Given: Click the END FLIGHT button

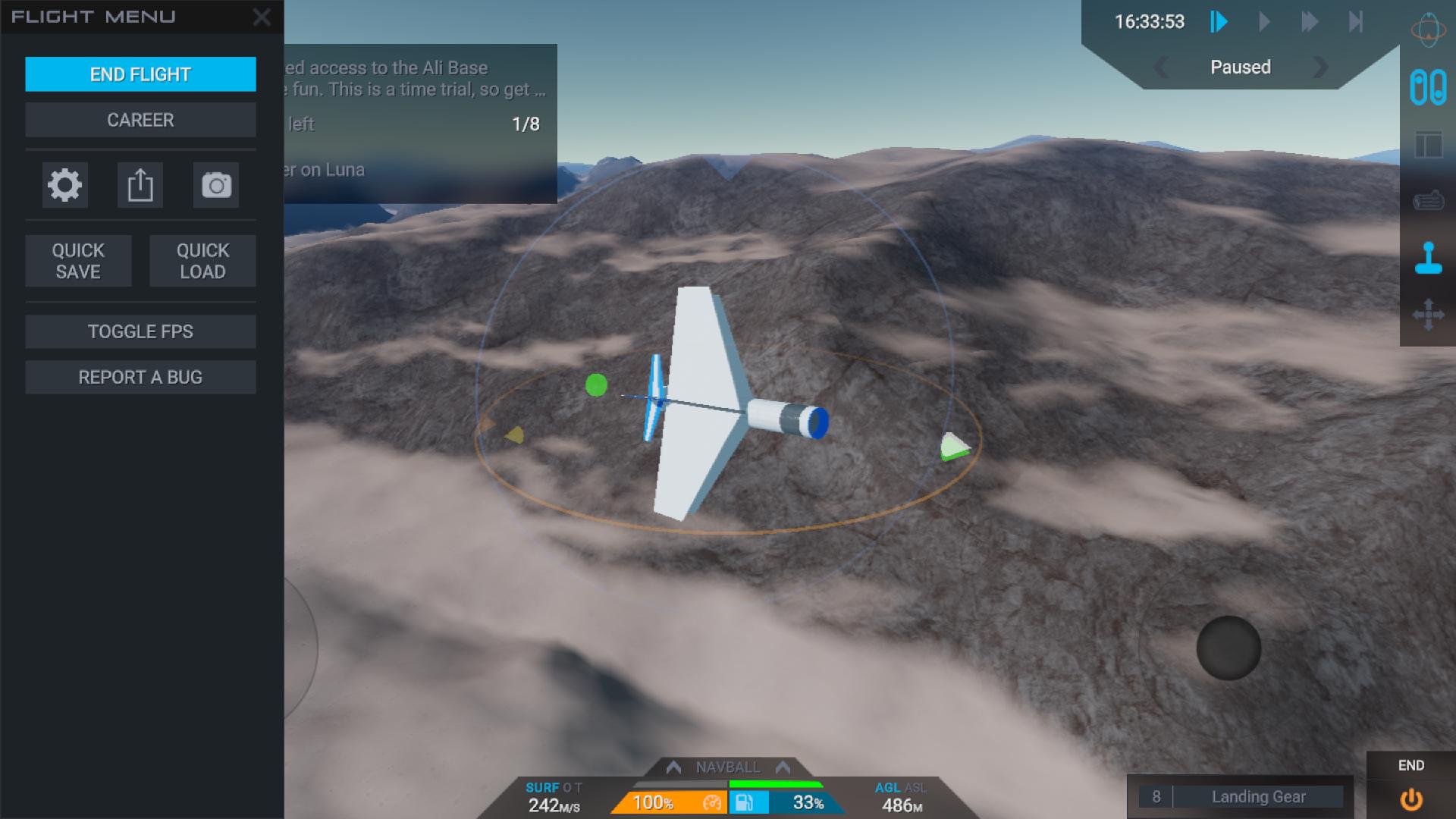Looking at the screenshot, I should pos(140,74).
